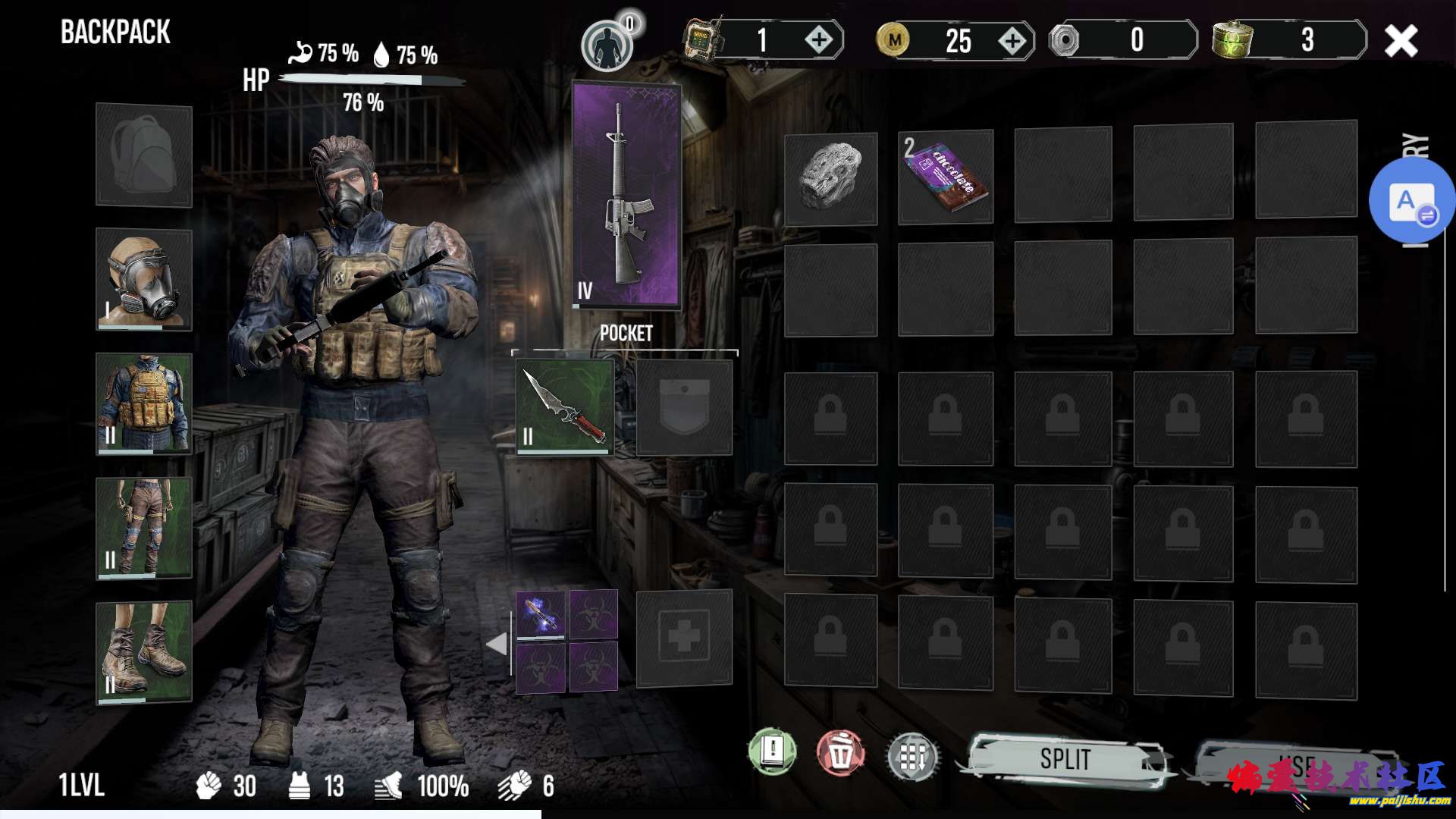This screenshot has height=819, width=1456.
Task: Hit the SPLIT button
Action: (x=1065, y=758)
